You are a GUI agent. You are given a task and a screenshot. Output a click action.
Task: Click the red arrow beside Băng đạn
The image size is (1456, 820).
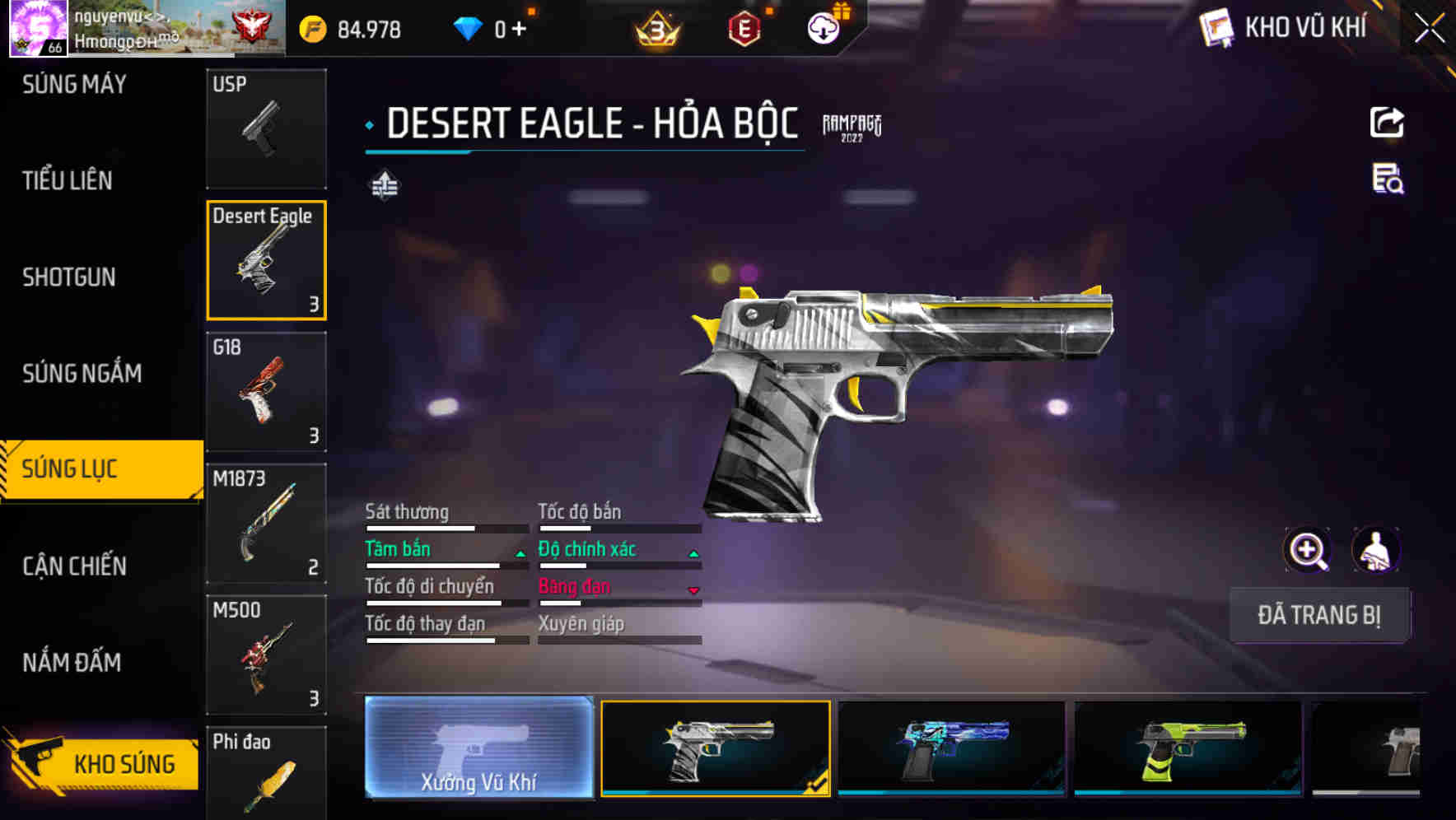pyautogui.click(x=694, y=590)
